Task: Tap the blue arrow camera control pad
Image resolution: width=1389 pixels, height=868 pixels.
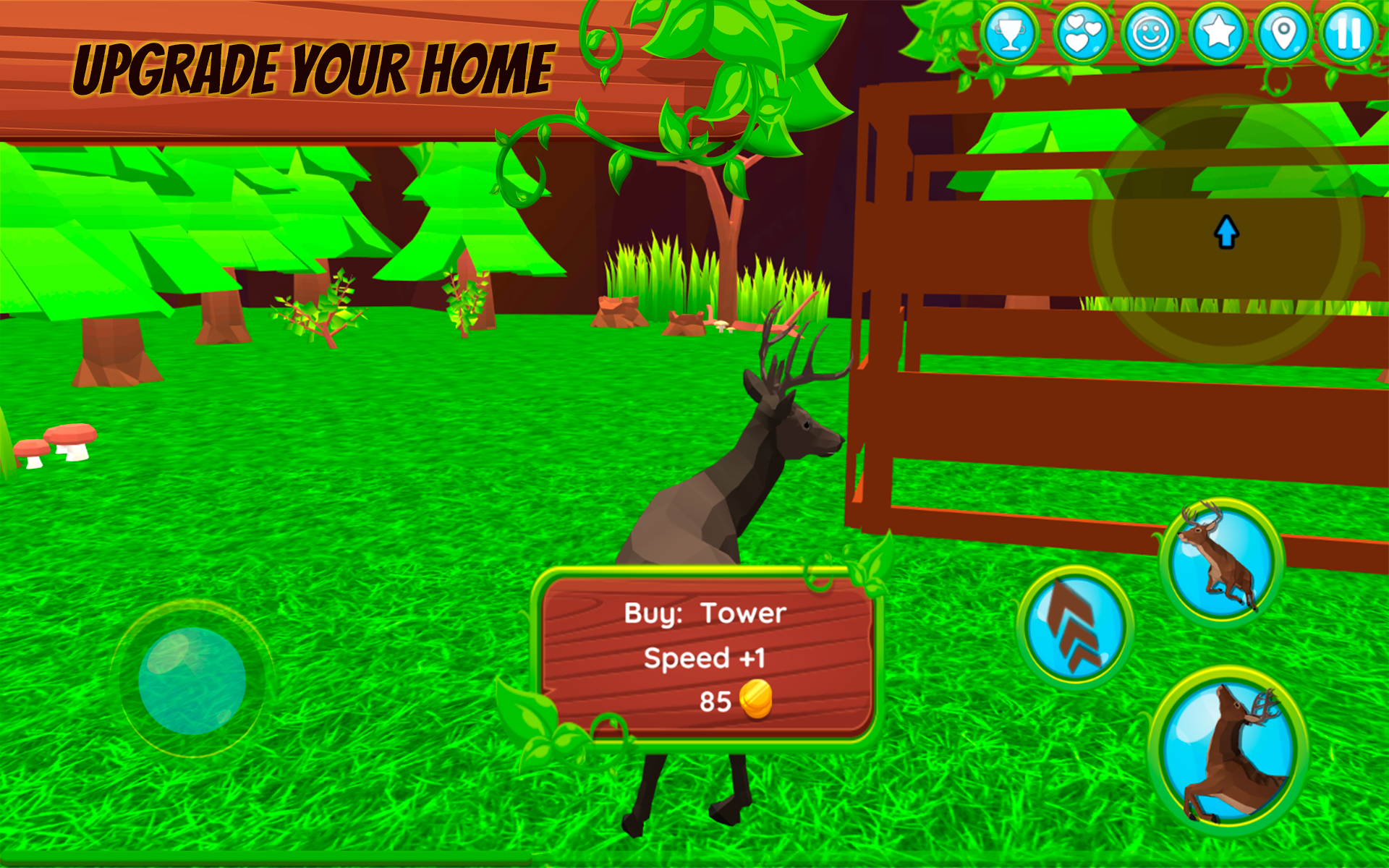Action: 1226,231
